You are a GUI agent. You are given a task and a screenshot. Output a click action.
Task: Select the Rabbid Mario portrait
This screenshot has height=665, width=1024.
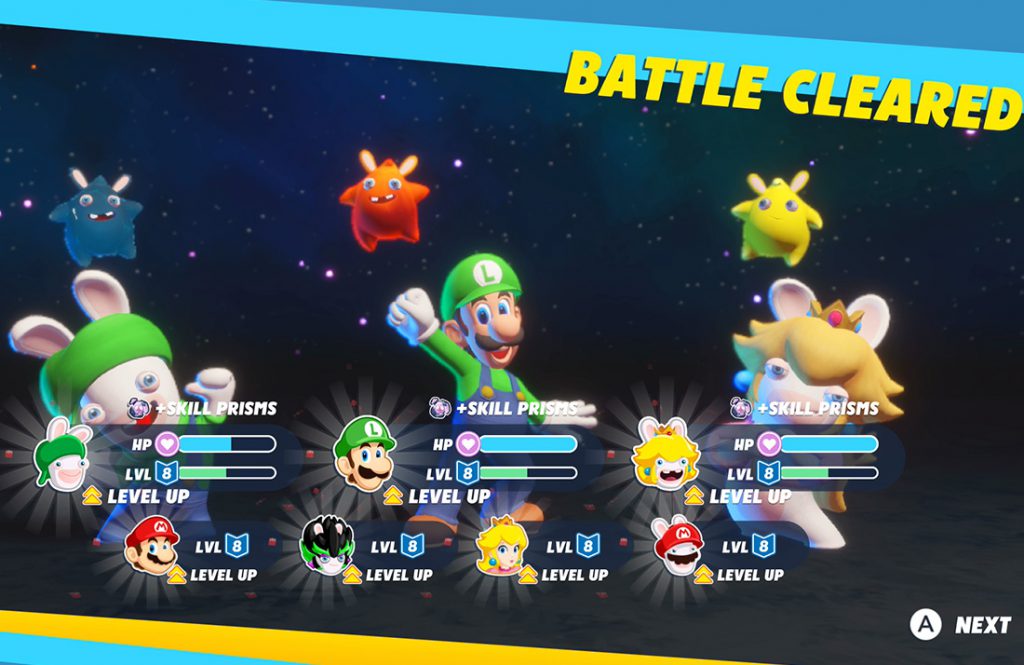coord(678,546)
